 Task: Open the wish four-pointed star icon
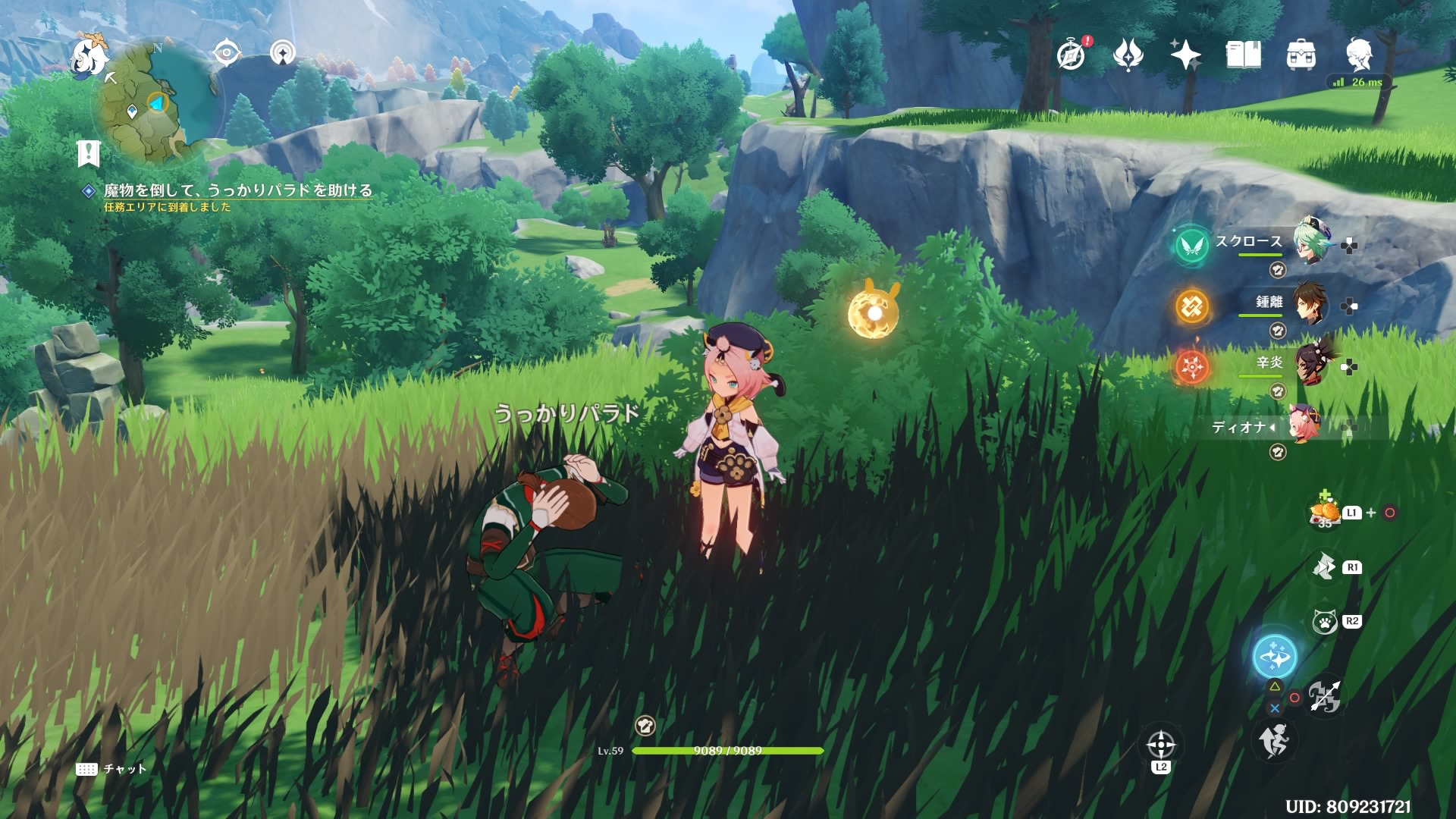[1185, 55]
